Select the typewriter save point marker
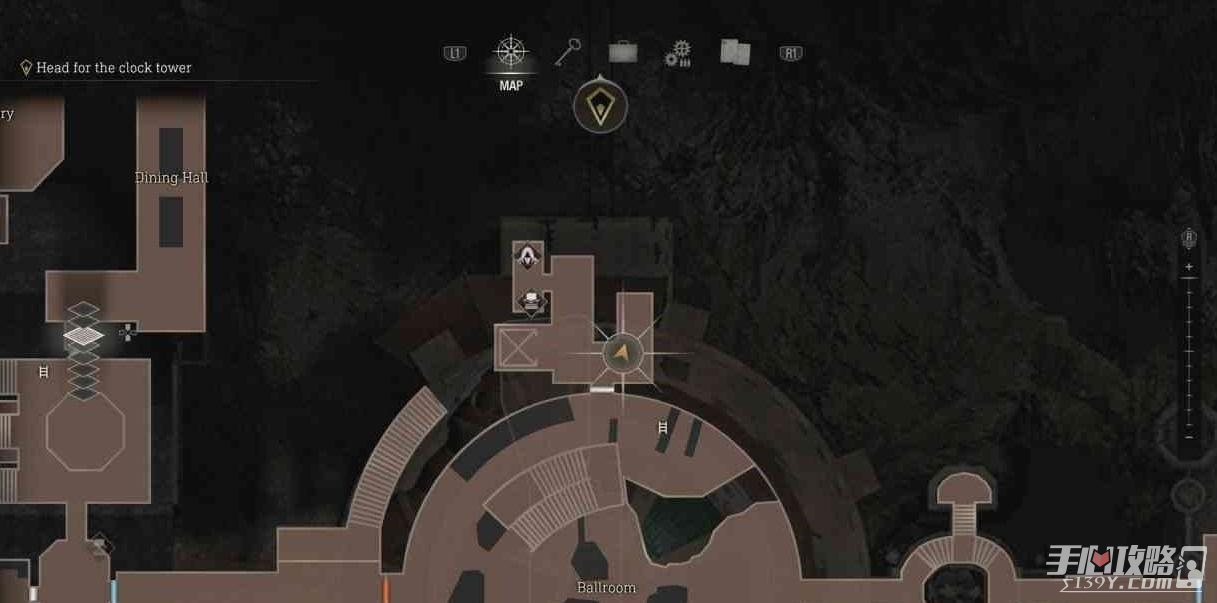This screenshot has width=1217, height=603. tap(532, 301)
